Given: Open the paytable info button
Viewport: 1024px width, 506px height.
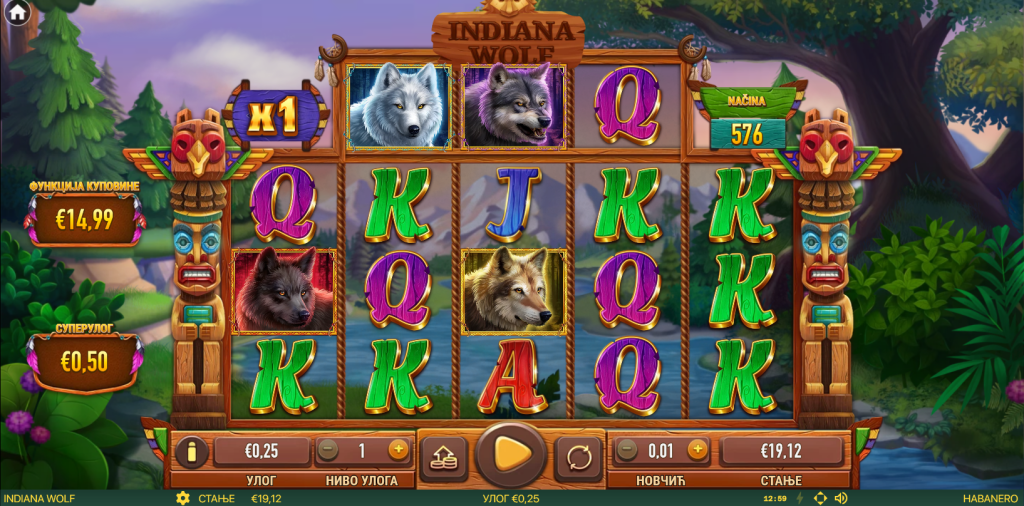Looking at the screenshot, I should pyautogui.click(x=191, y=451).
